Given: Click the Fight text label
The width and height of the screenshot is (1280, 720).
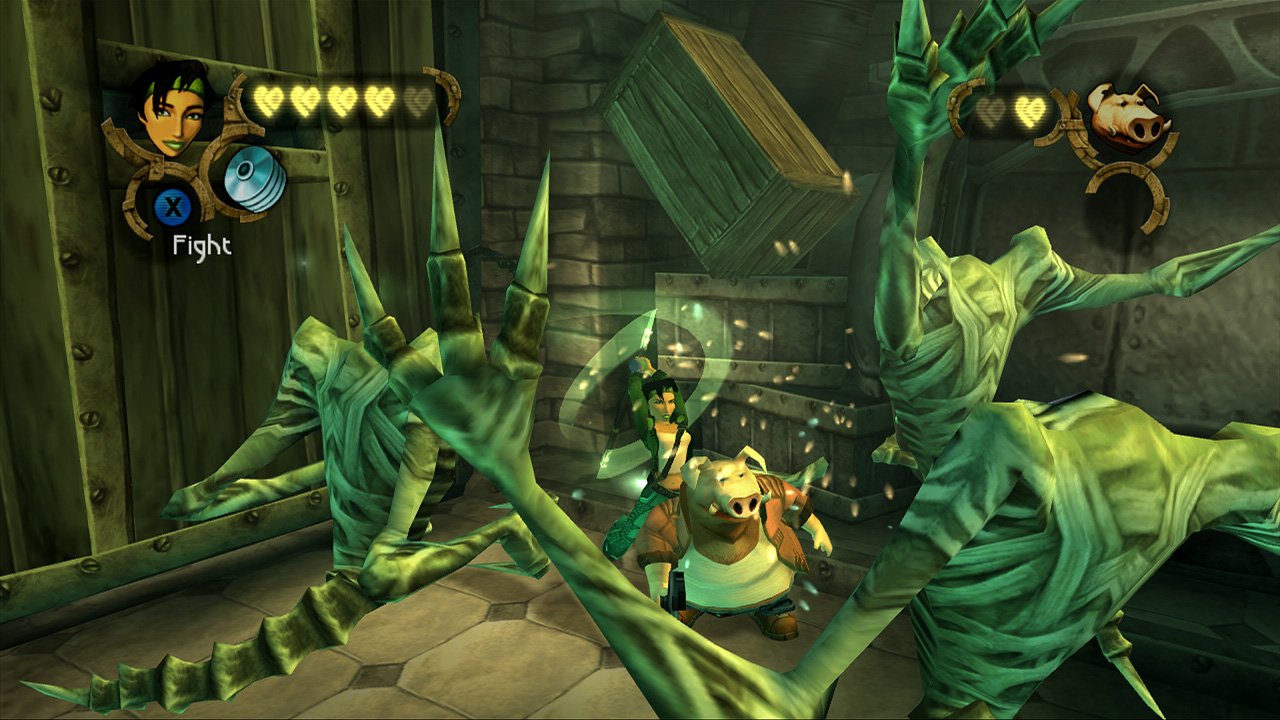Looking at the screenshot, I should pos(201,243).
